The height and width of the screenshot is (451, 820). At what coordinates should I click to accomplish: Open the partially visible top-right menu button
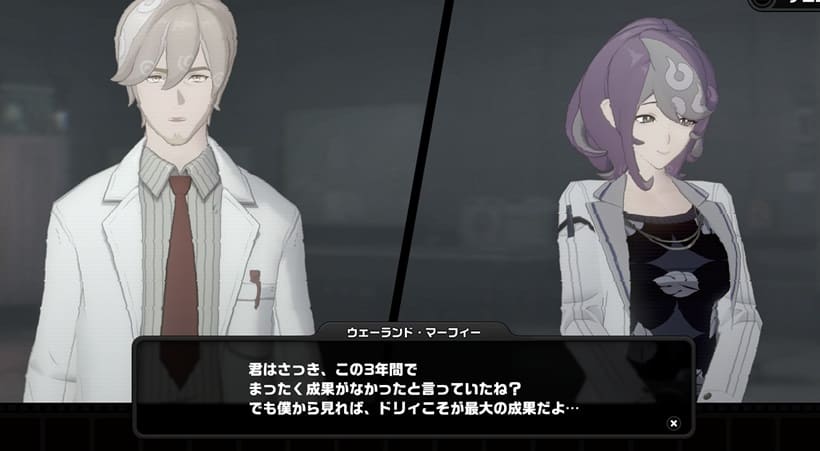pos(785,4)
